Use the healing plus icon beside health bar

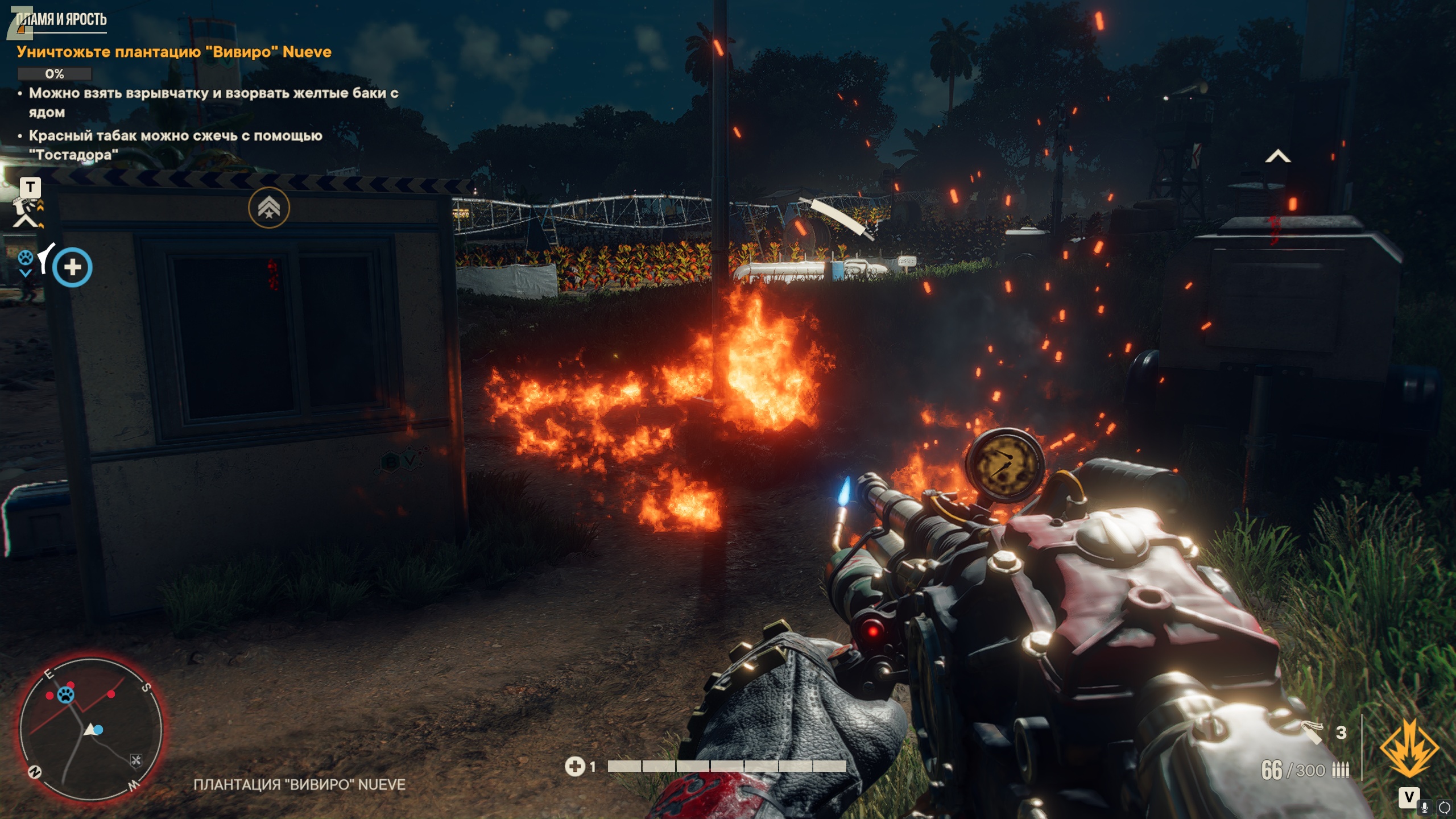574,767
